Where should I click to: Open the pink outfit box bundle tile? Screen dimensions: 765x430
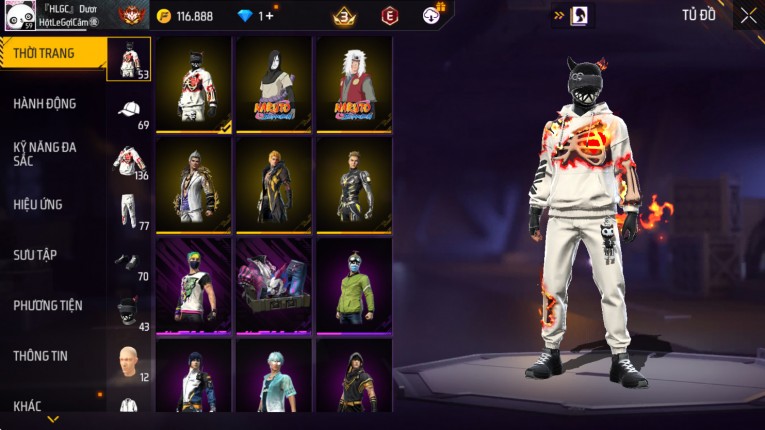(274, 286)
